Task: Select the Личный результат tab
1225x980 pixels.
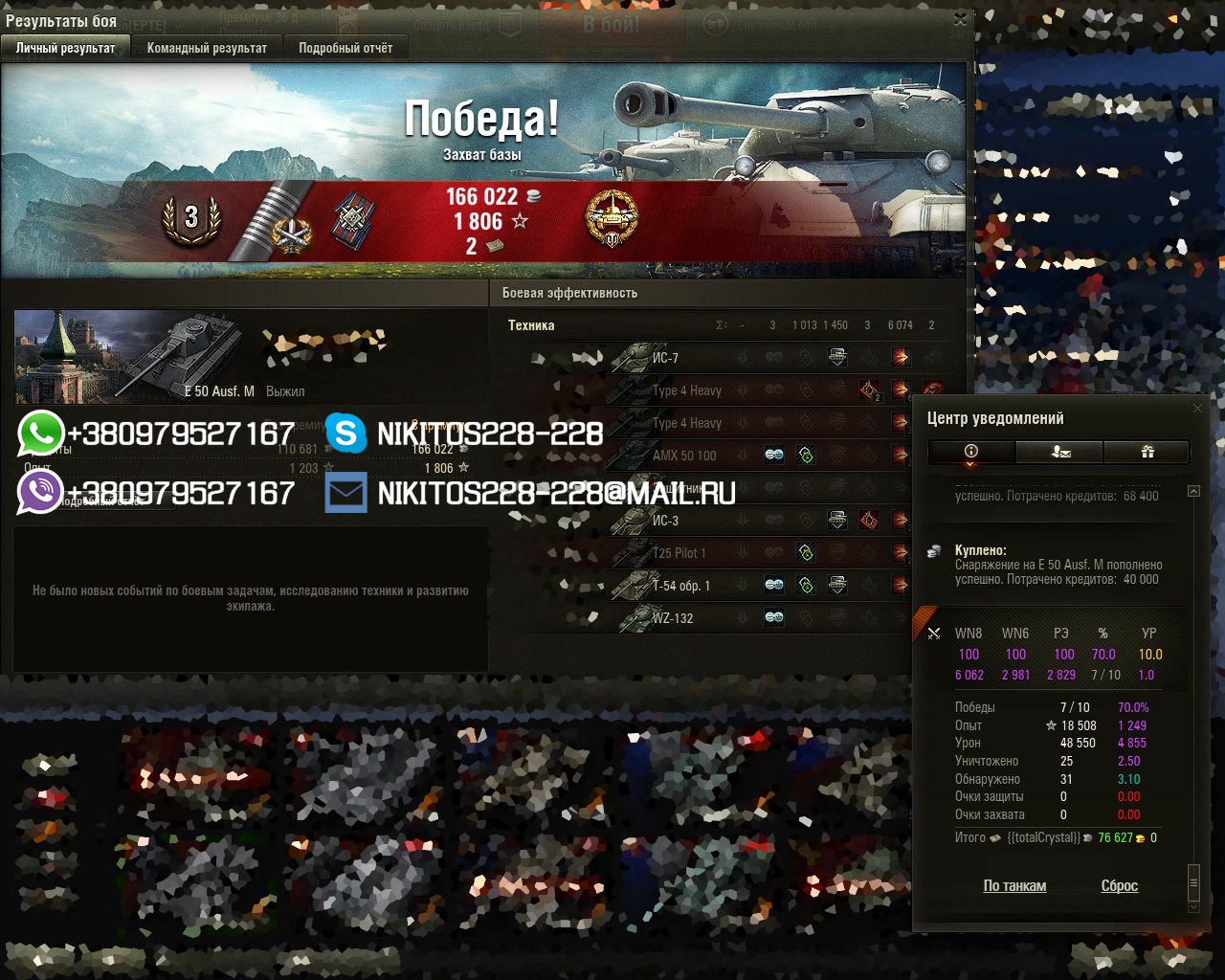Action: [65, 48]
